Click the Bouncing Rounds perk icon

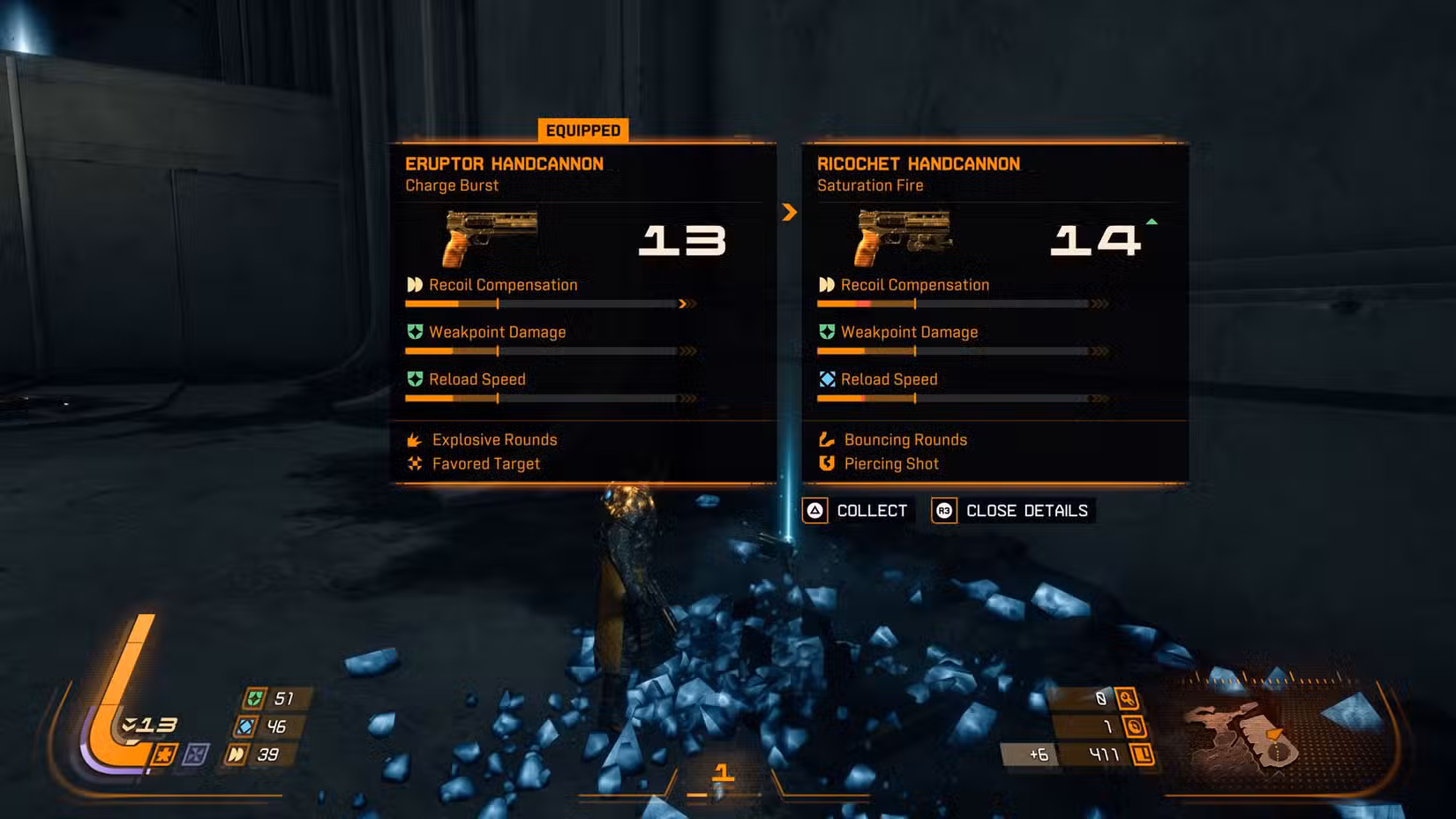point(827,440)
